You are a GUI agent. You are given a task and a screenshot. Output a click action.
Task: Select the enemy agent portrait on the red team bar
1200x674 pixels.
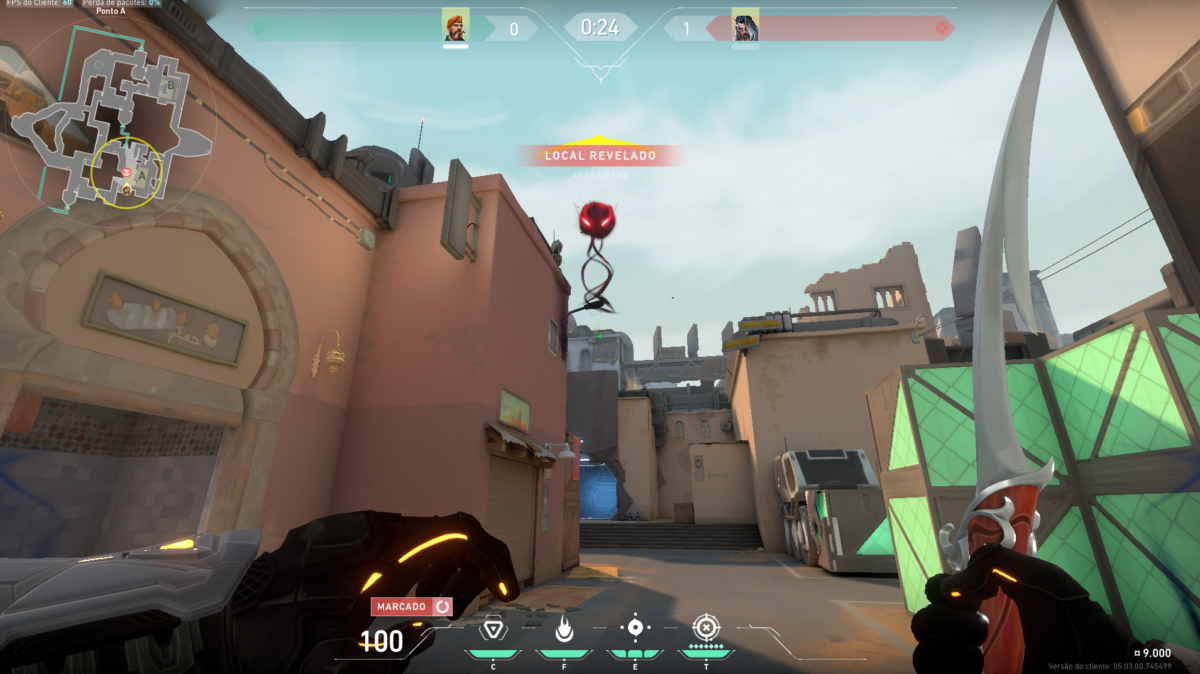pos(745,25)
